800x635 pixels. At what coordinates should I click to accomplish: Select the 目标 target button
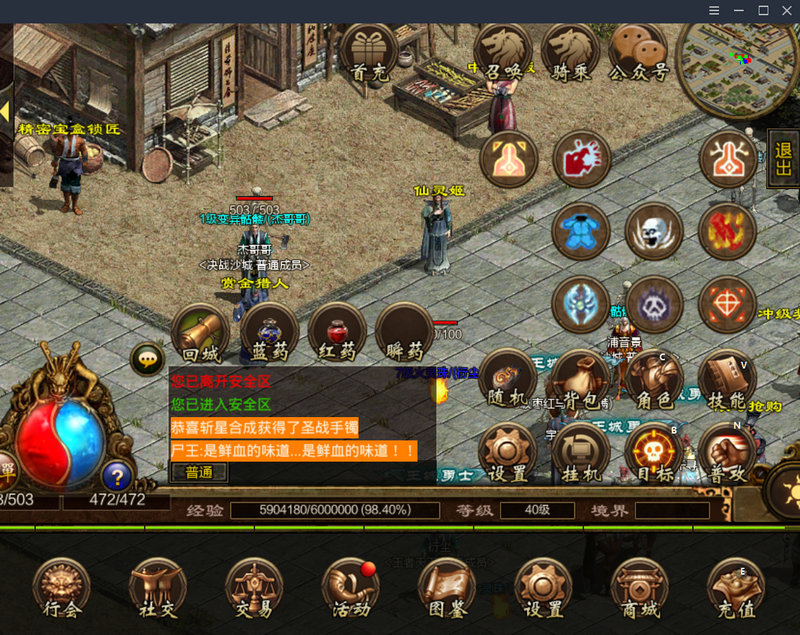(654, 454)
